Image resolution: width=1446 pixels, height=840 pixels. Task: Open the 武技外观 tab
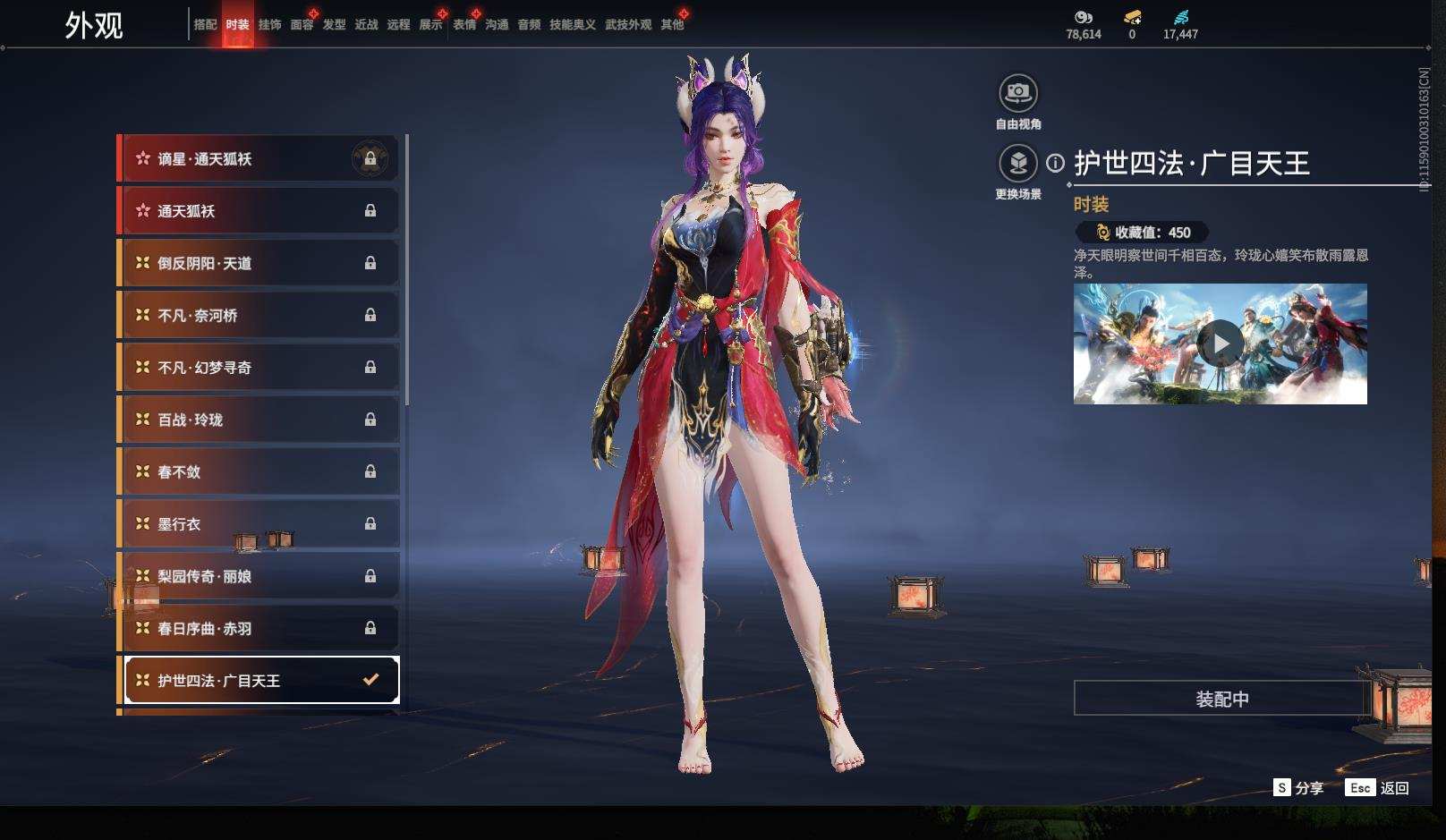point(627,25)
